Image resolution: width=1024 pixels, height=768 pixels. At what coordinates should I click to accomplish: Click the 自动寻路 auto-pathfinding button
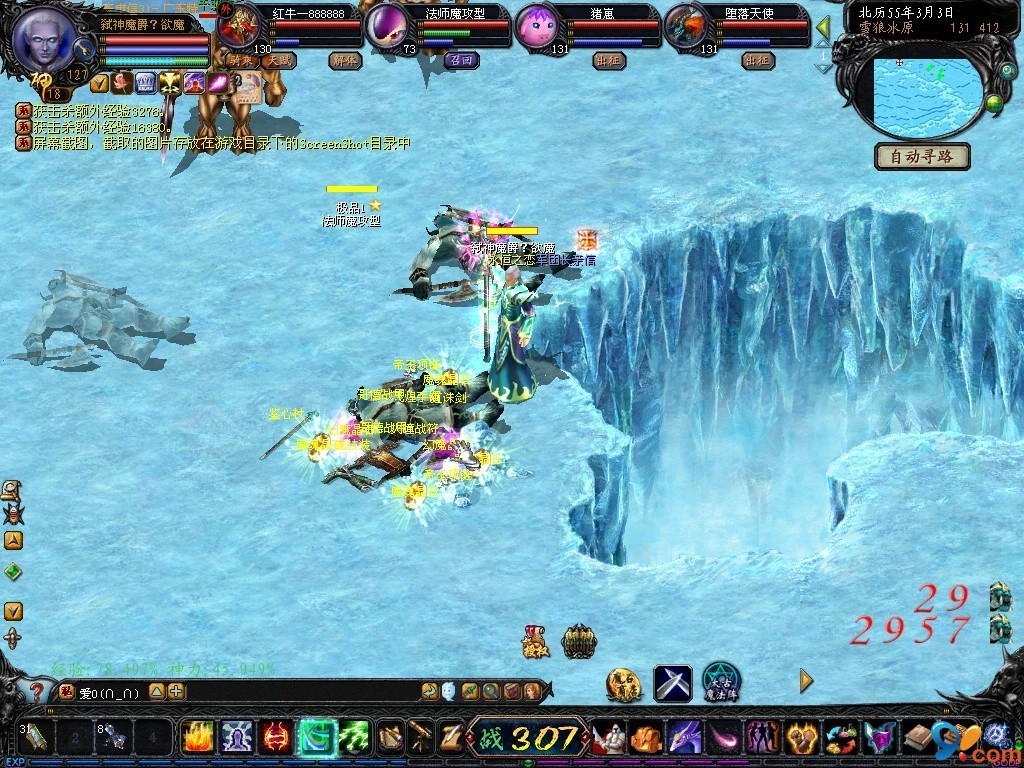[923, 156]
